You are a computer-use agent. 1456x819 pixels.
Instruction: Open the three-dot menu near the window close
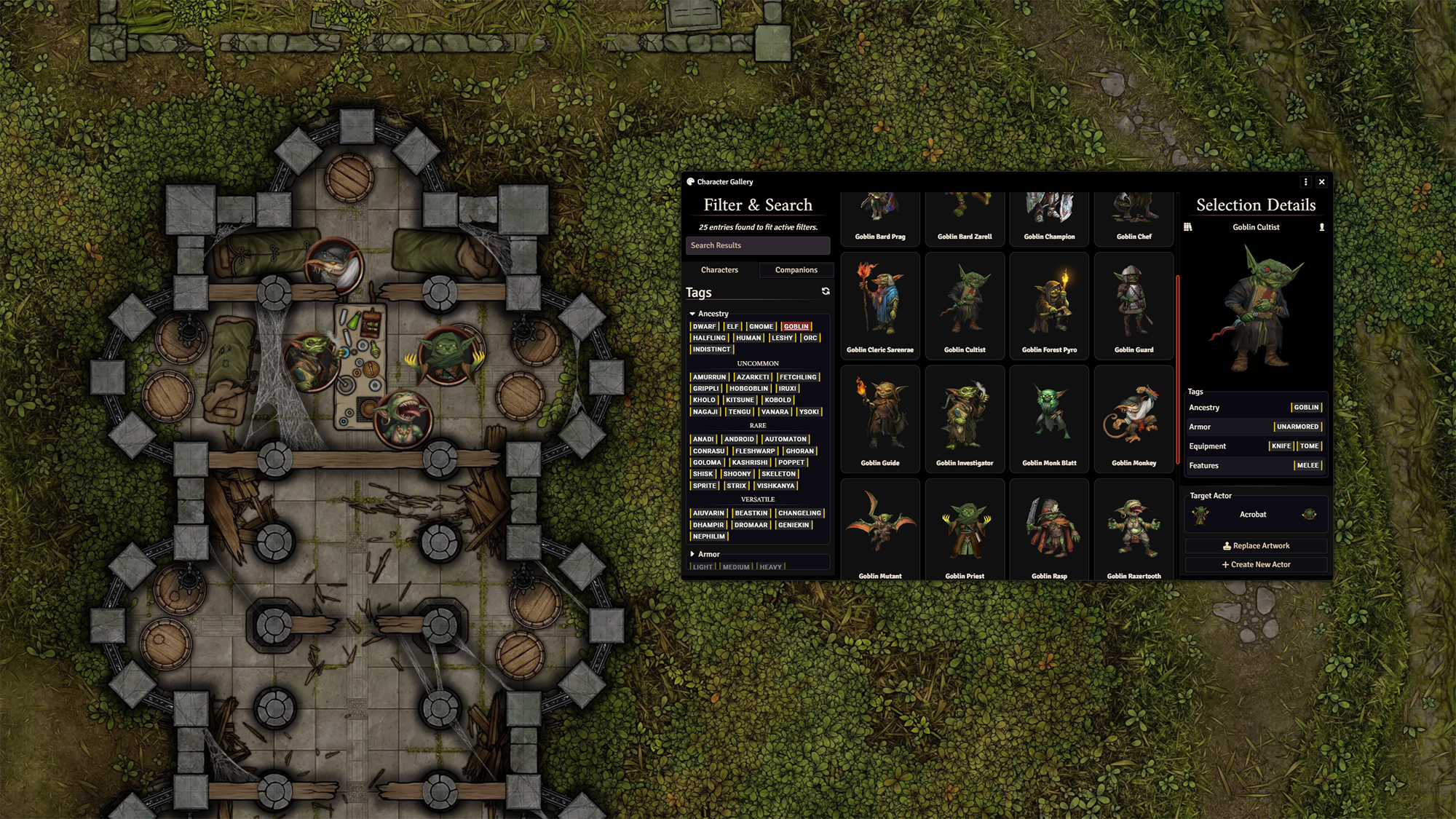(x=1307, y=182)
